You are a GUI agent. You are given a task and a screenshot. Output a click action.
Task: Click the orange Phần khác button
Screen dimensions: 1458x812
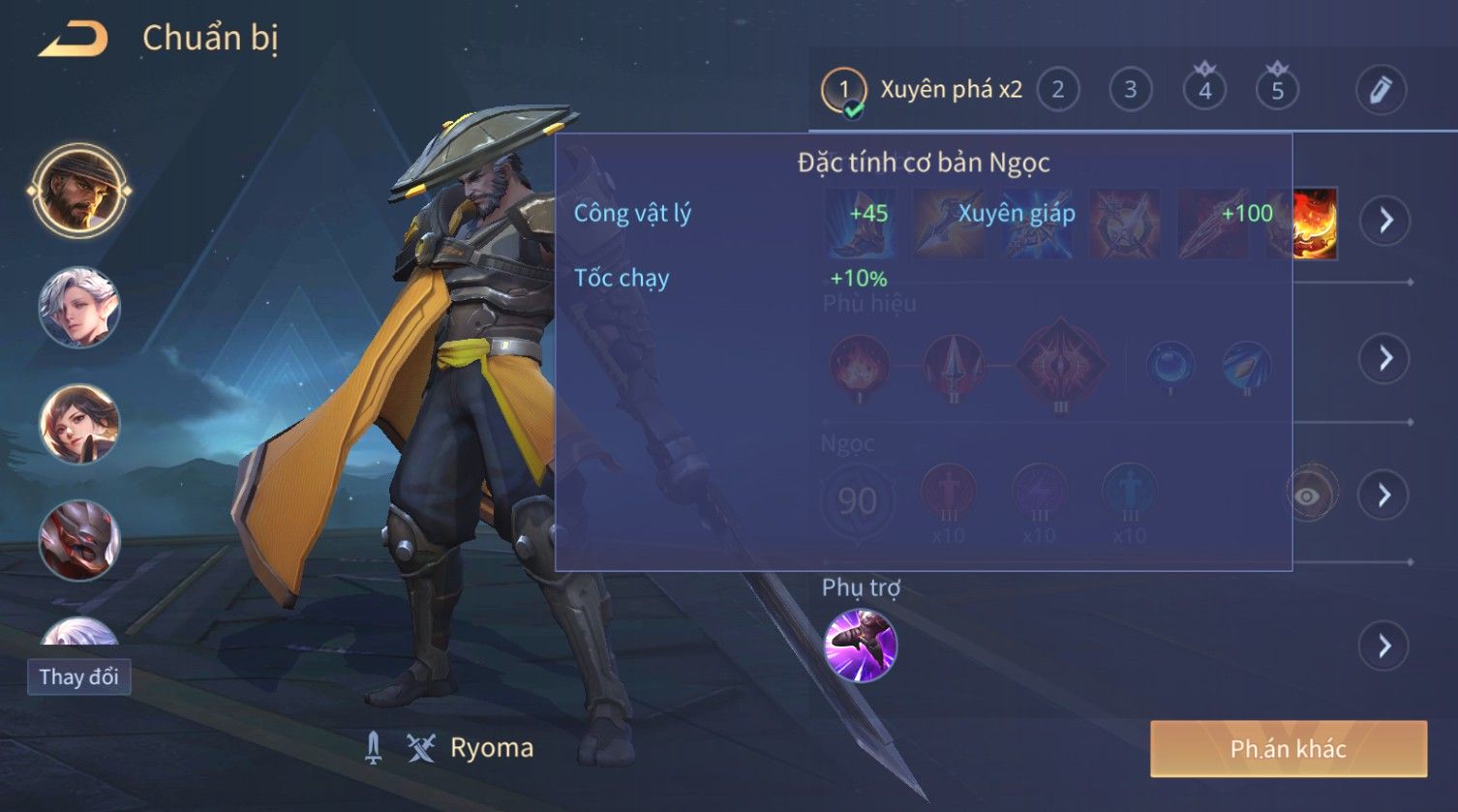point(1288,748)
